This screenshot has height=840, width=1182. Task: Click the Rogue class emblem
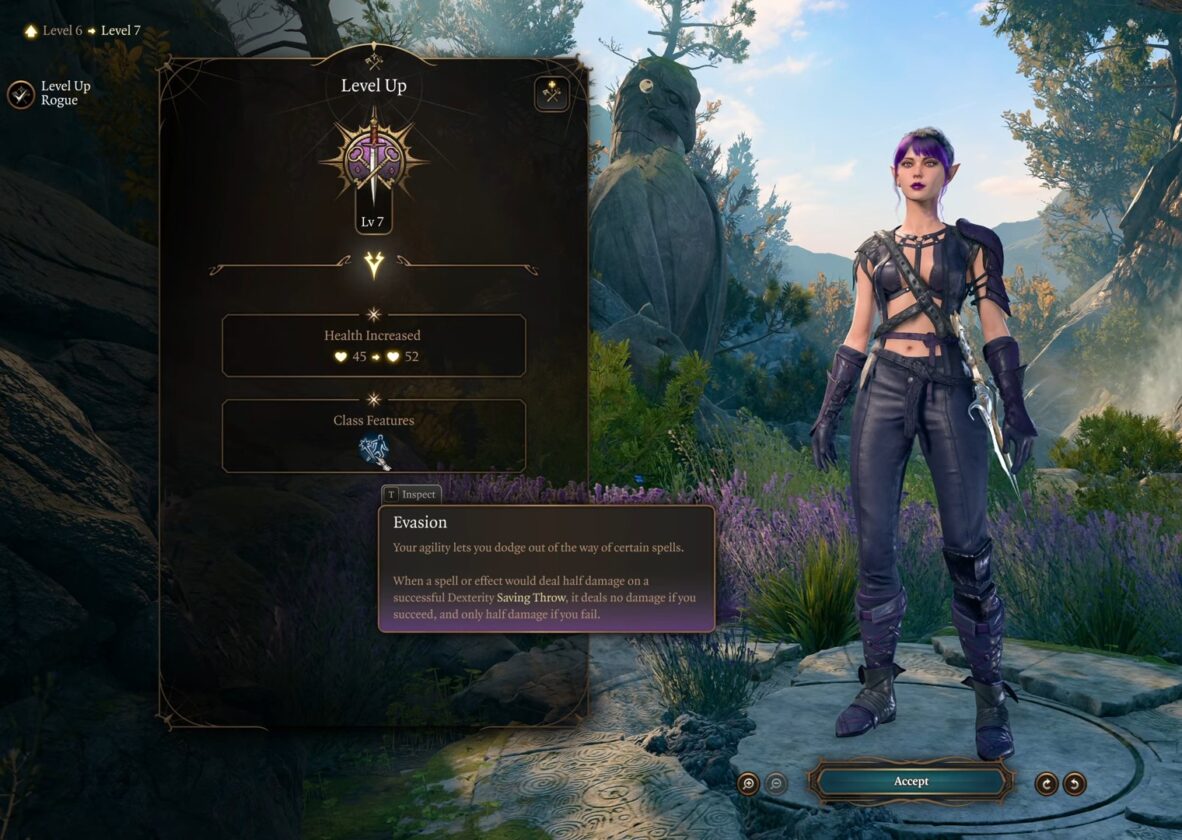coord(373,160)
